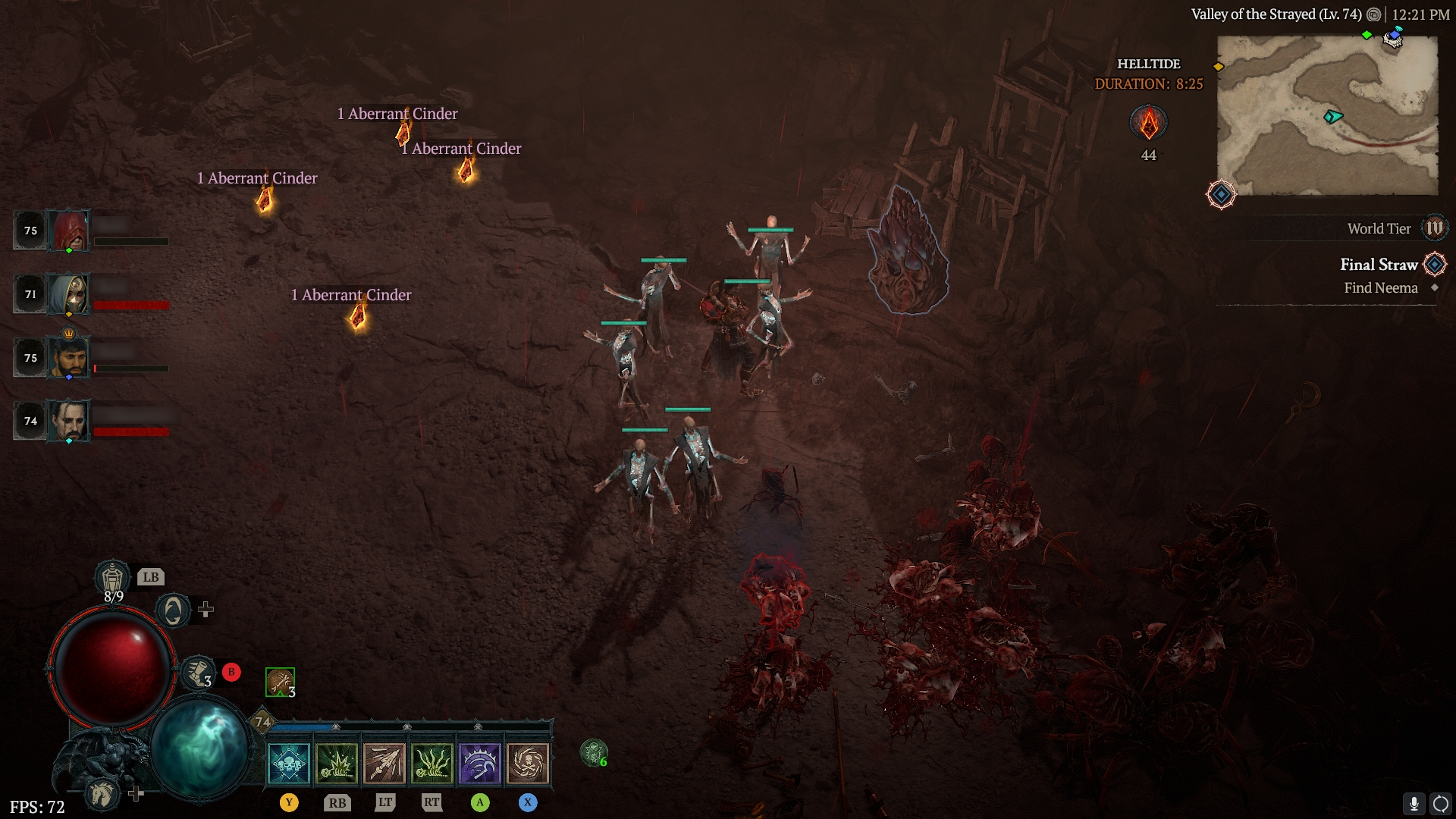Open the World Tier IV badge
Image resolution: width=1456 pixels, height=819 pixels.
[x=1434, y=228]
